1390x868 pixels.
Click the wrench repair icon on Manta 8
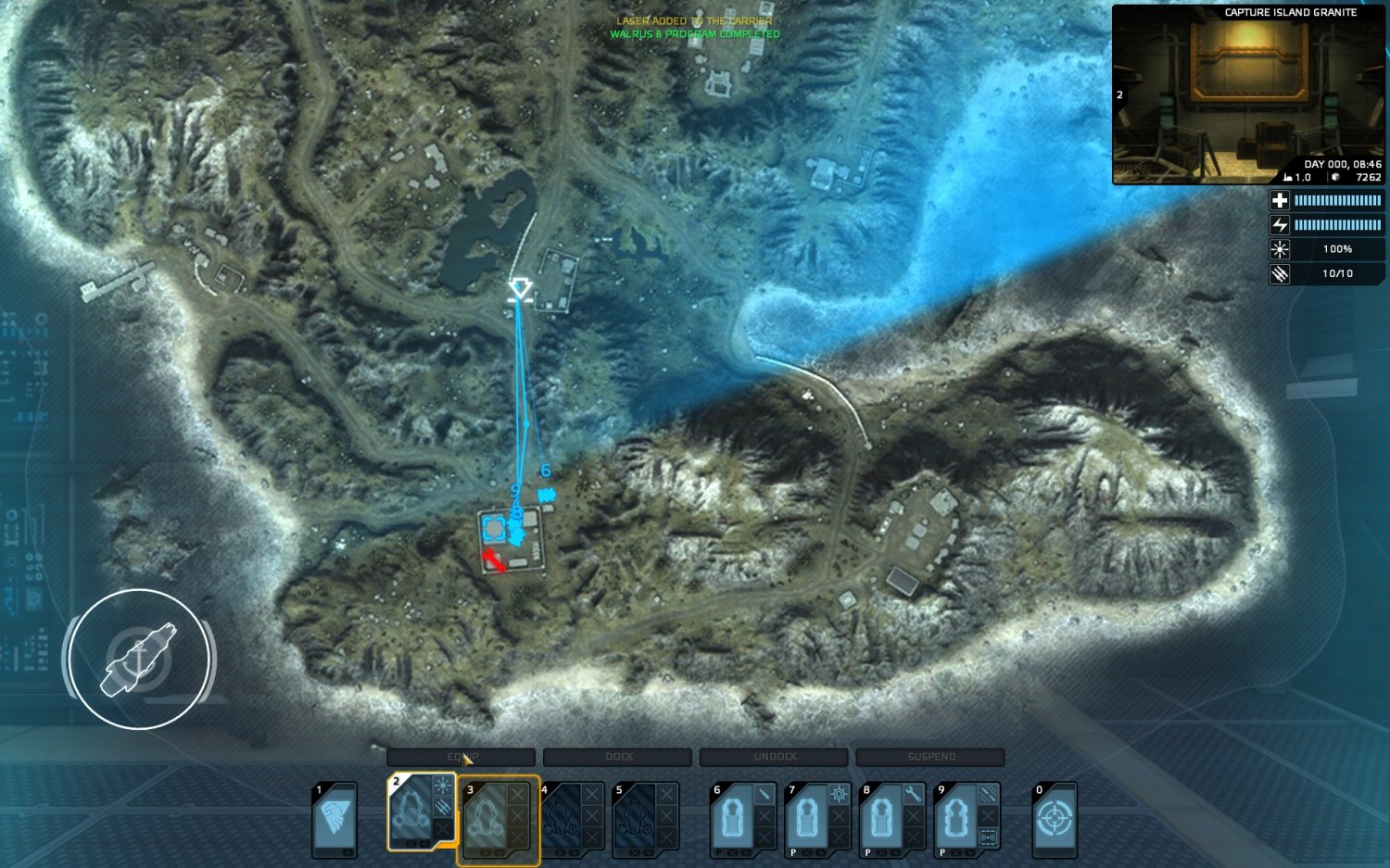[912, 792]
